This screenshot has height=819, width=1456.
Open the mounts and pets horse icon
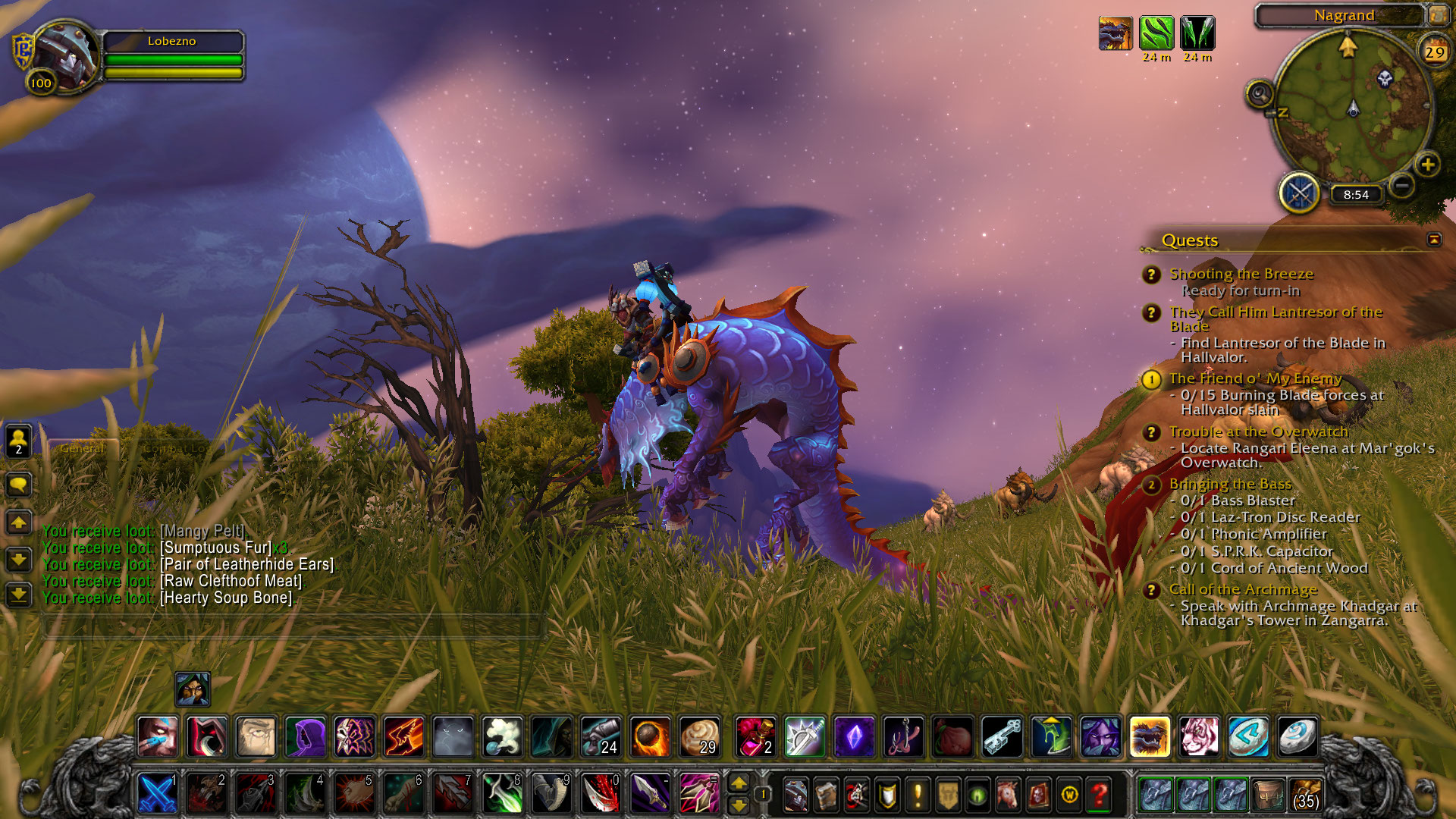coord(1008,795)
